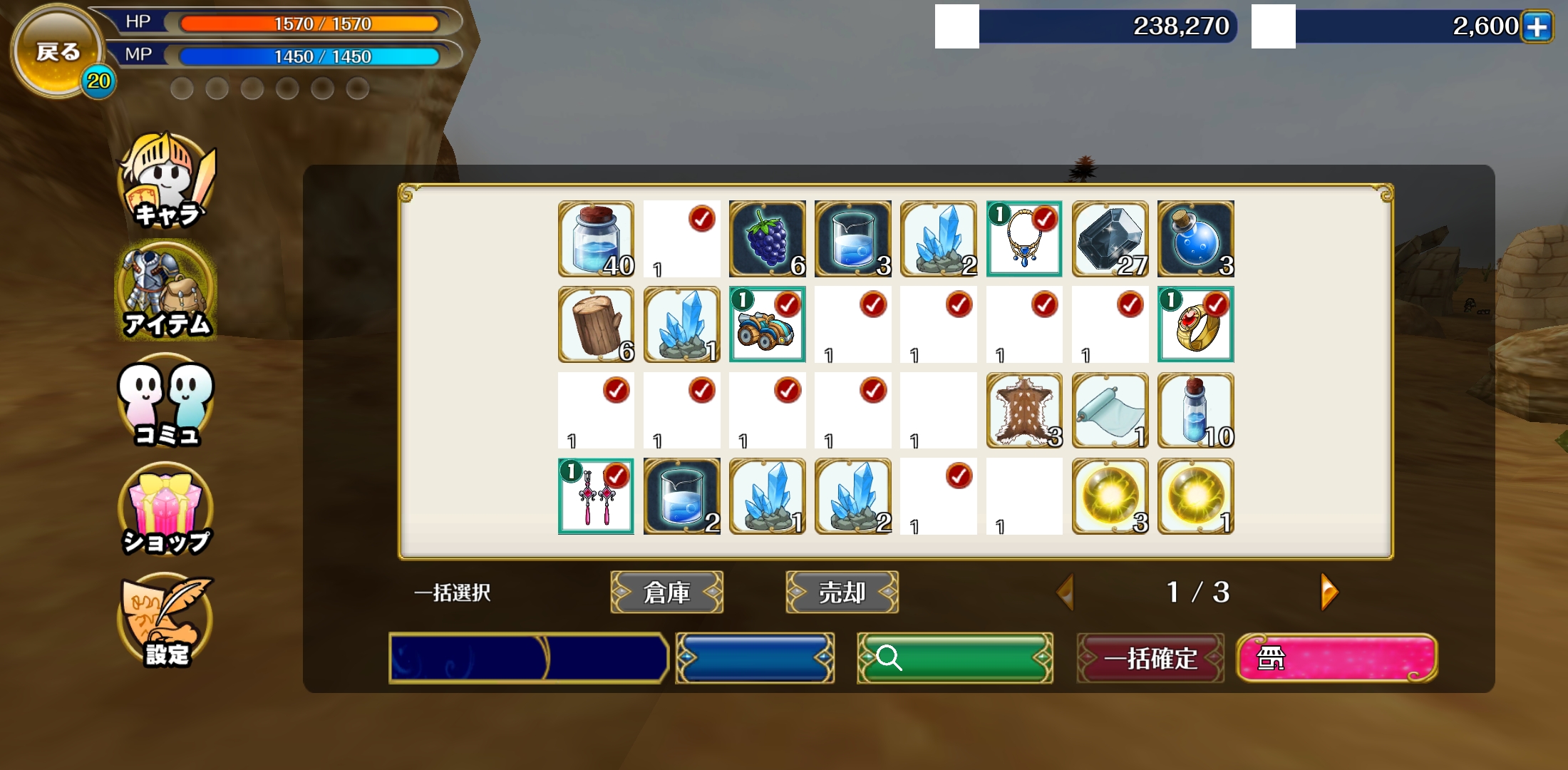This screenshot has width=1568, height=770.
Task: Select the water bottle item with quantity 40
Action: [x=596, y=239]
